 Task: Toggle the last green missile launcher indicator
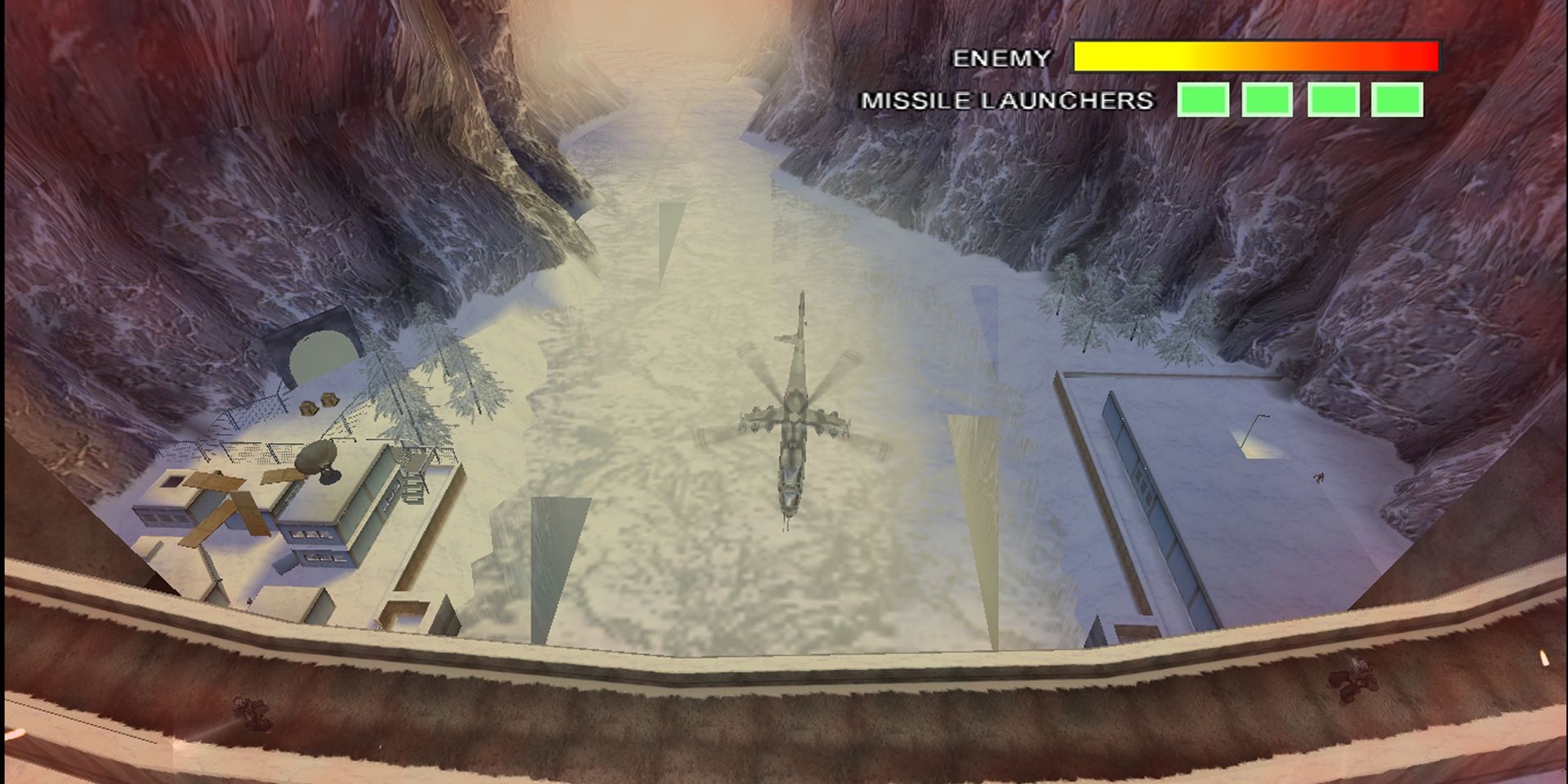(1398, 100)
